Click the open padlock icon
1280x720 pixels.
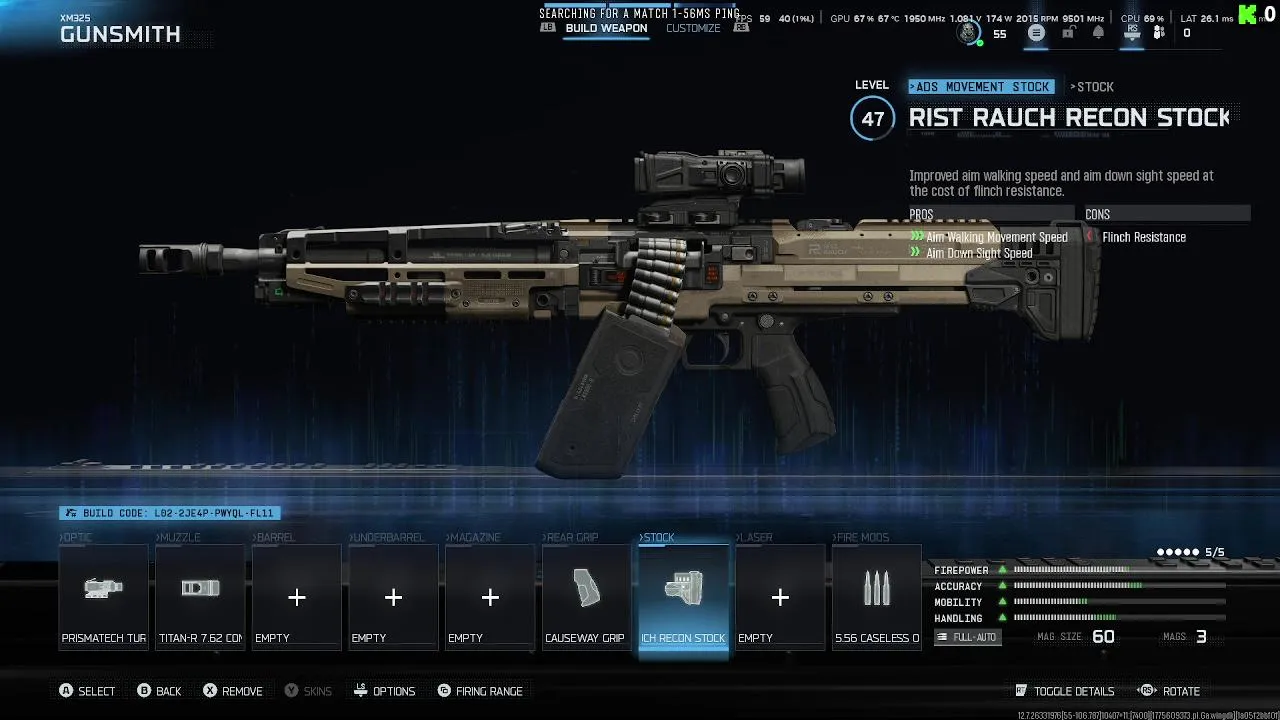[x=1068, y=33]
